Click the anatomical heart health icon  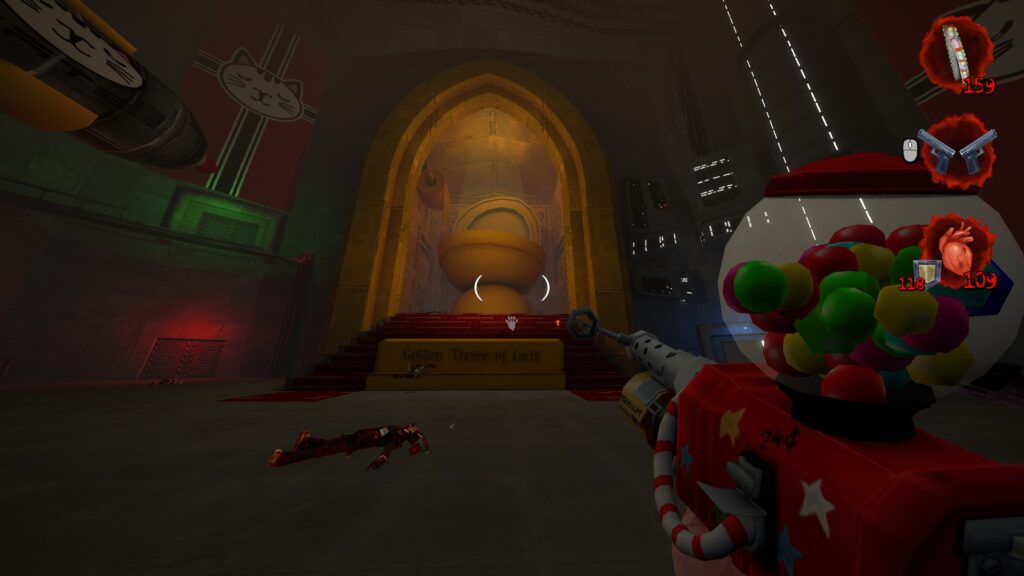957,251
